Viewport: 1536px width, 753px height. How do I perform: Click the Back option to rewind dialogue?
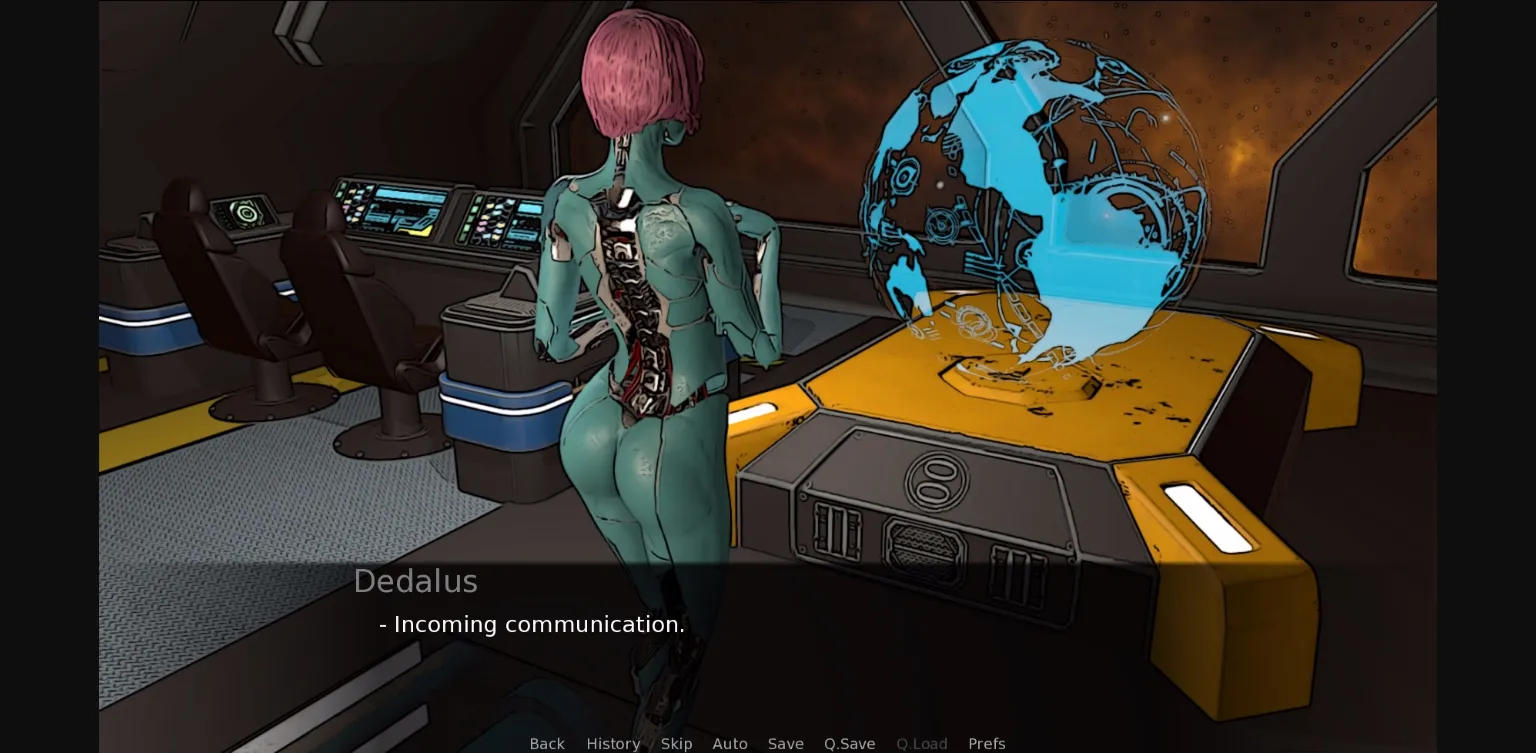pyautogui.click(x=547, y=744)
